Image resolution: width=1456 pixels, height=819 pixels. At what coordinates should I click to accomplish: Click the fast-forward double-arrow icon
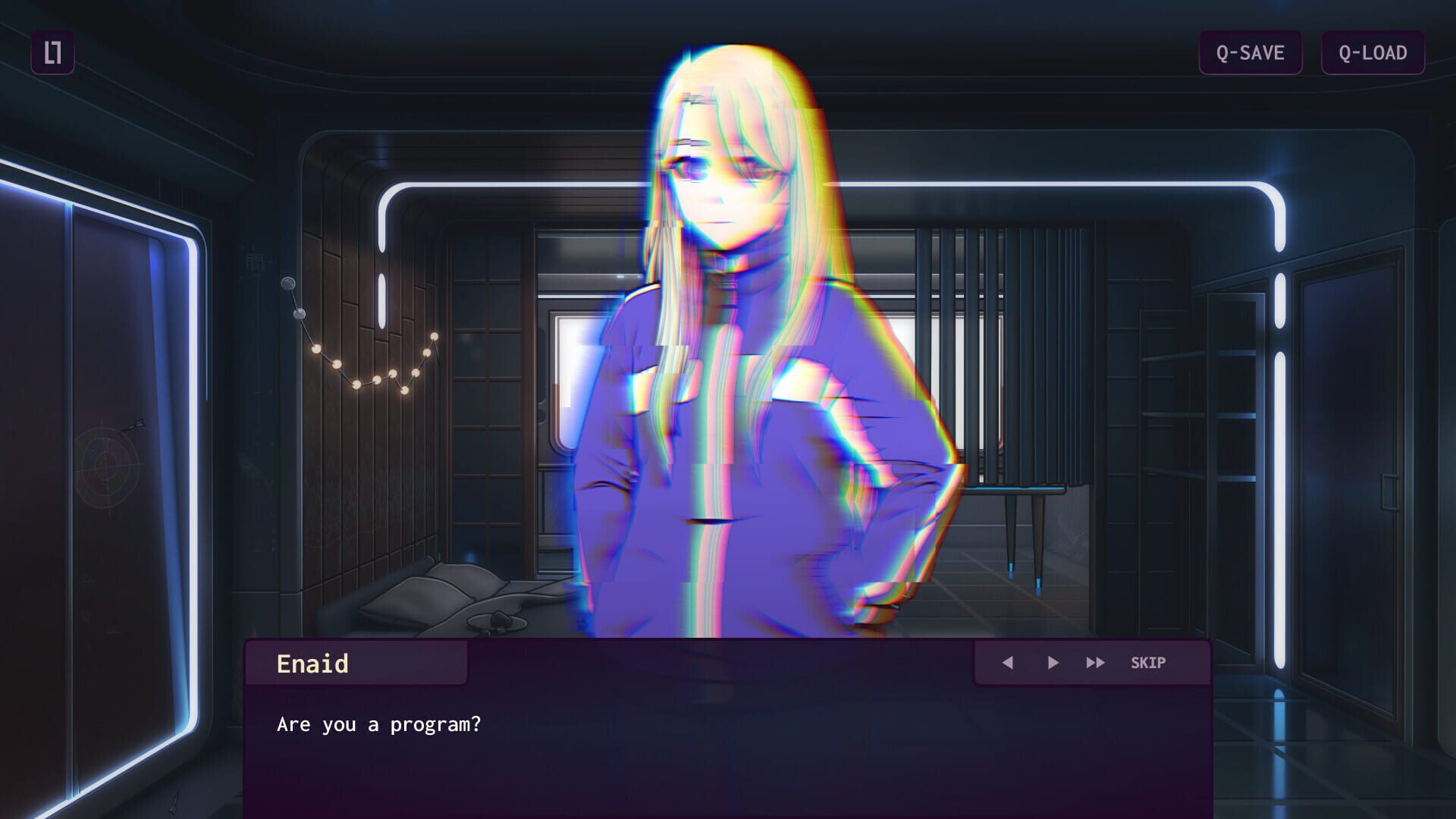click(1094, 662)
